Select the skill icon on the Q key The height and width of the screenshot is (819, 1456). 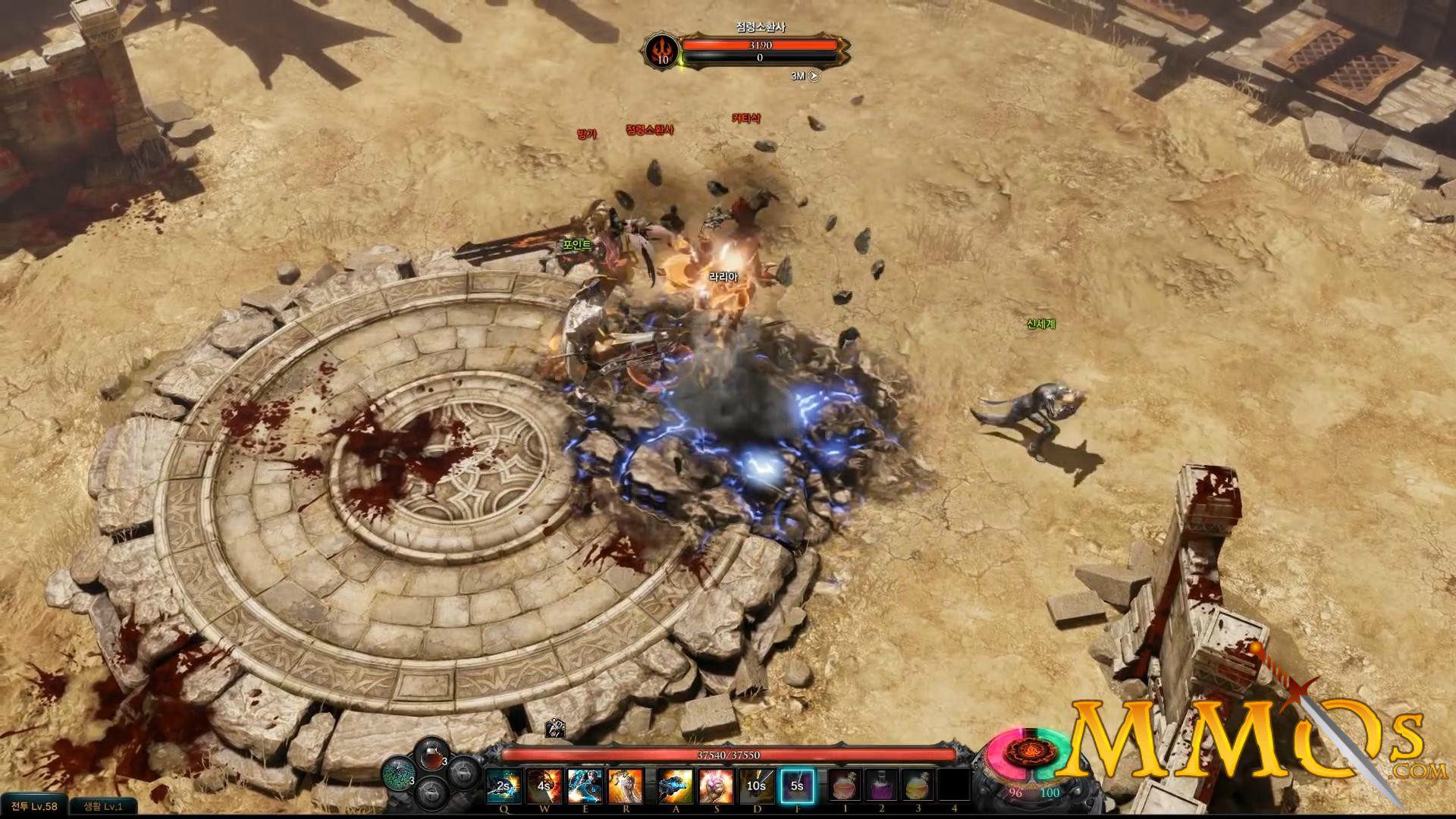pos(504,784)
